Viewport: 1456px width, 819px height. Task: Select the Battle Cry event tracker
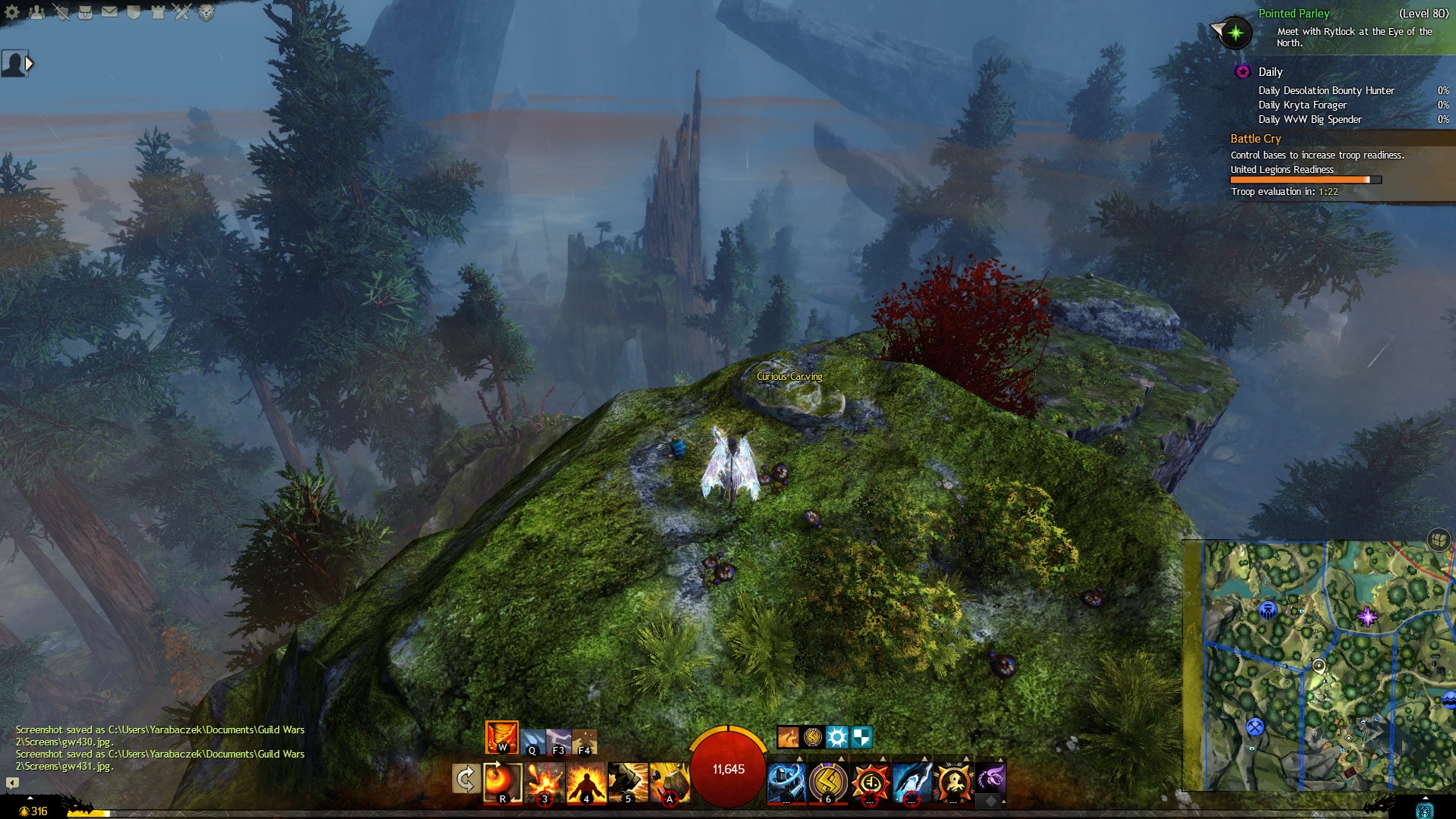point(1255,139)
